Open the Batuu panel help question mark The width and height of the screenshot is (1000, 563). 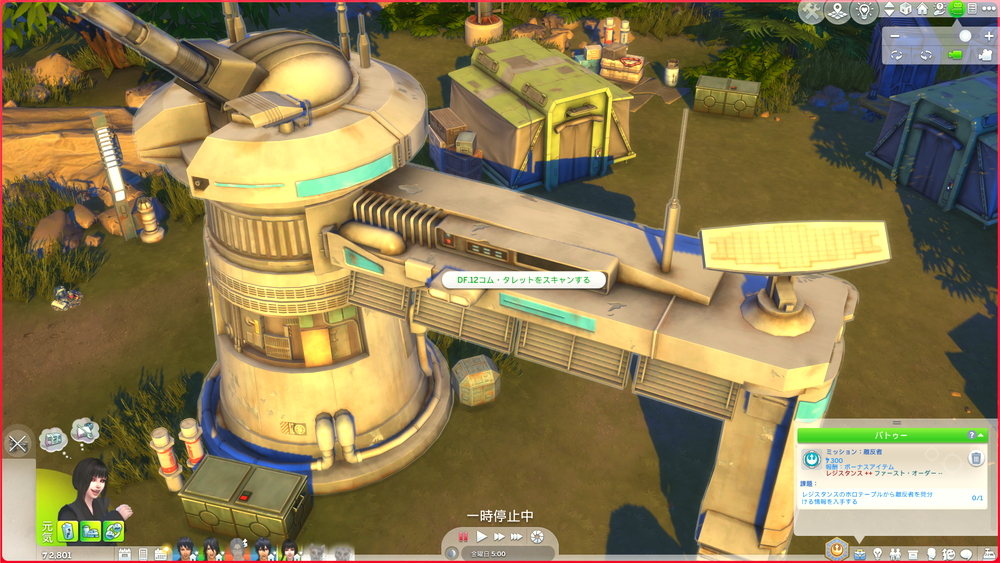point(971,435)
